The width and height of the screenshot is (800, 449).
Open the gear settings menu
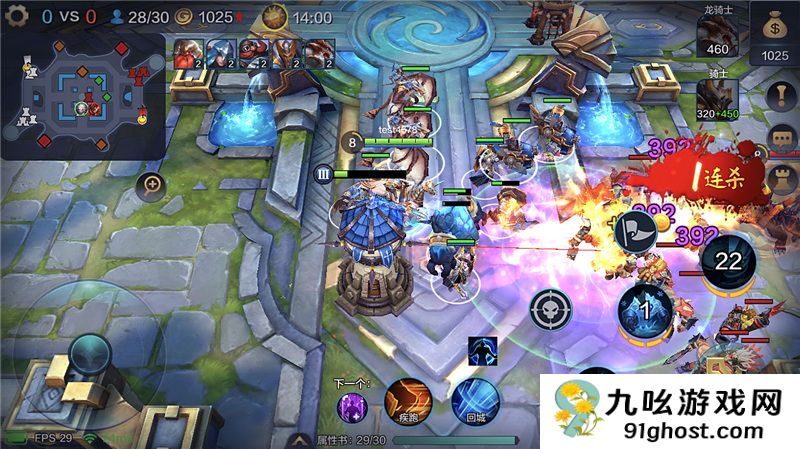pyautogui.click(x=17, y=17)
